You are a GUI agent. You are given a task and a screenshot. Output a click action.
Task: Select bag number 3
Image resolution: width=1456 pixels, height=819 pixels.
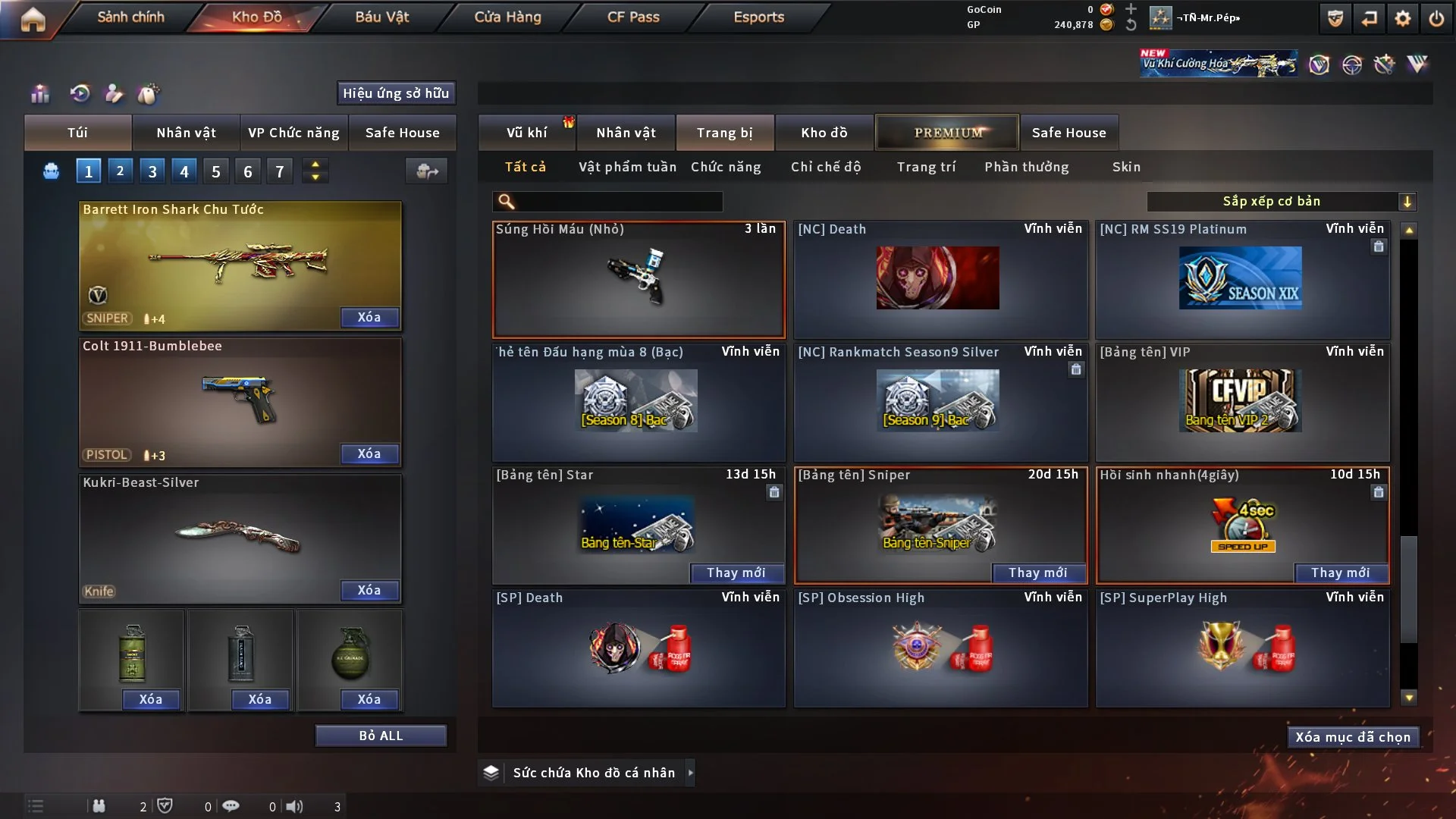(x=152, y=171)
